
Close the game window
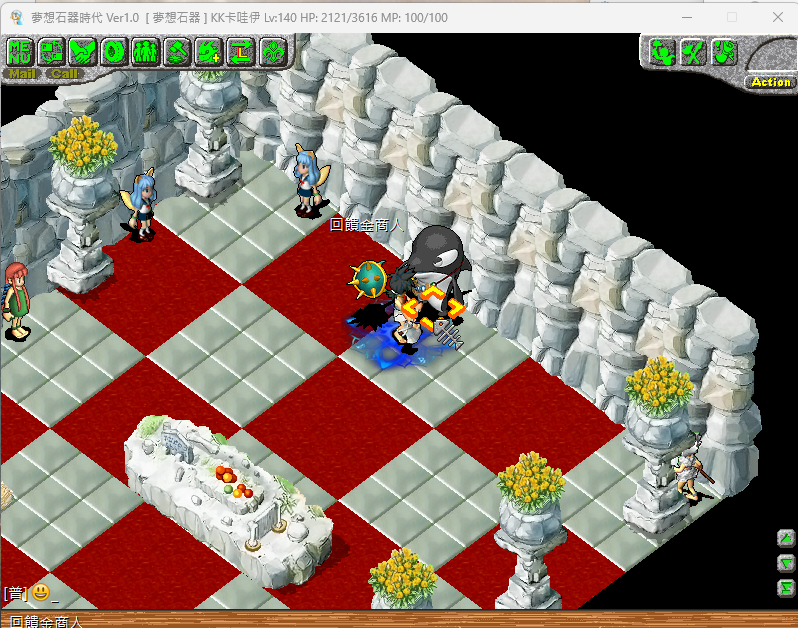778,17
